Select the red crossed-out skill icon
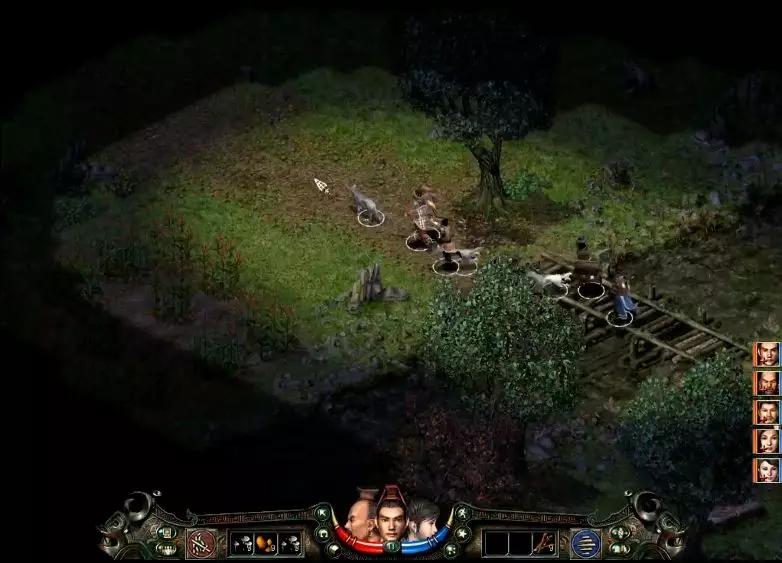Viewport: 782px width, 563px height. pyautogui.click(x=200, y=543)
